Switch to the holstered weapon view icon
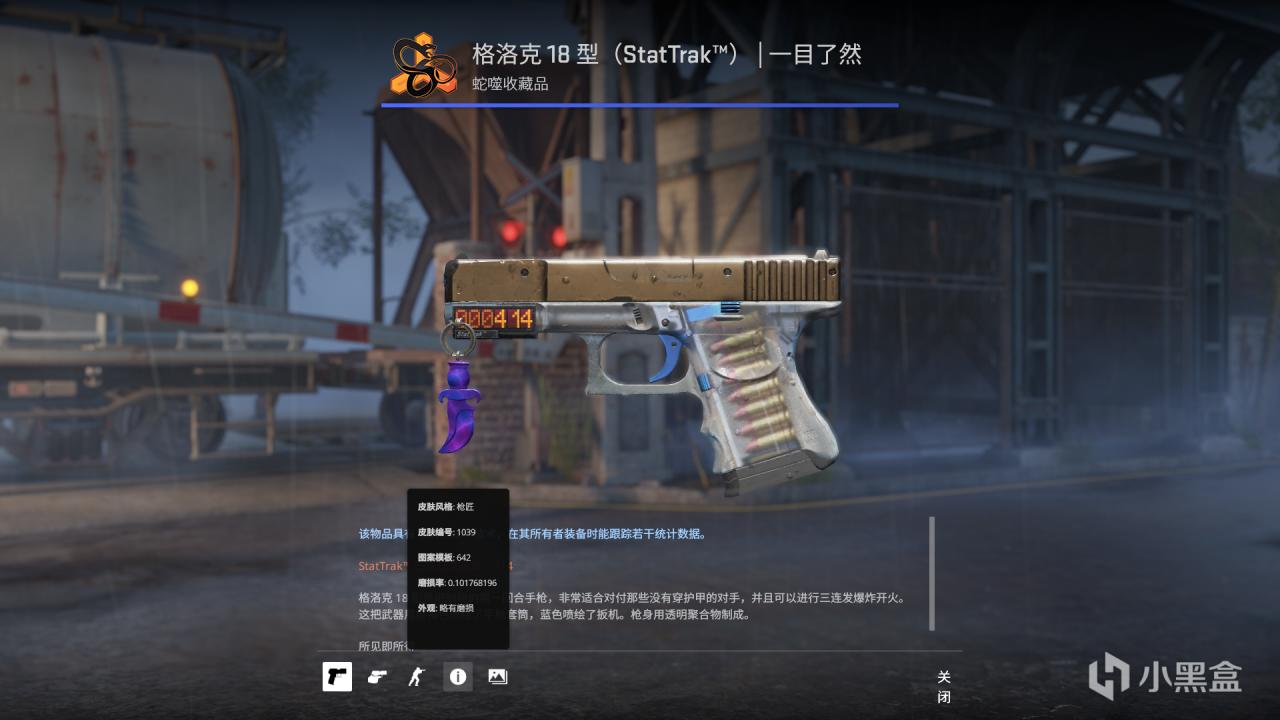Image resolution: width=1280 pixels, height=720 pixels. (377, 677)
